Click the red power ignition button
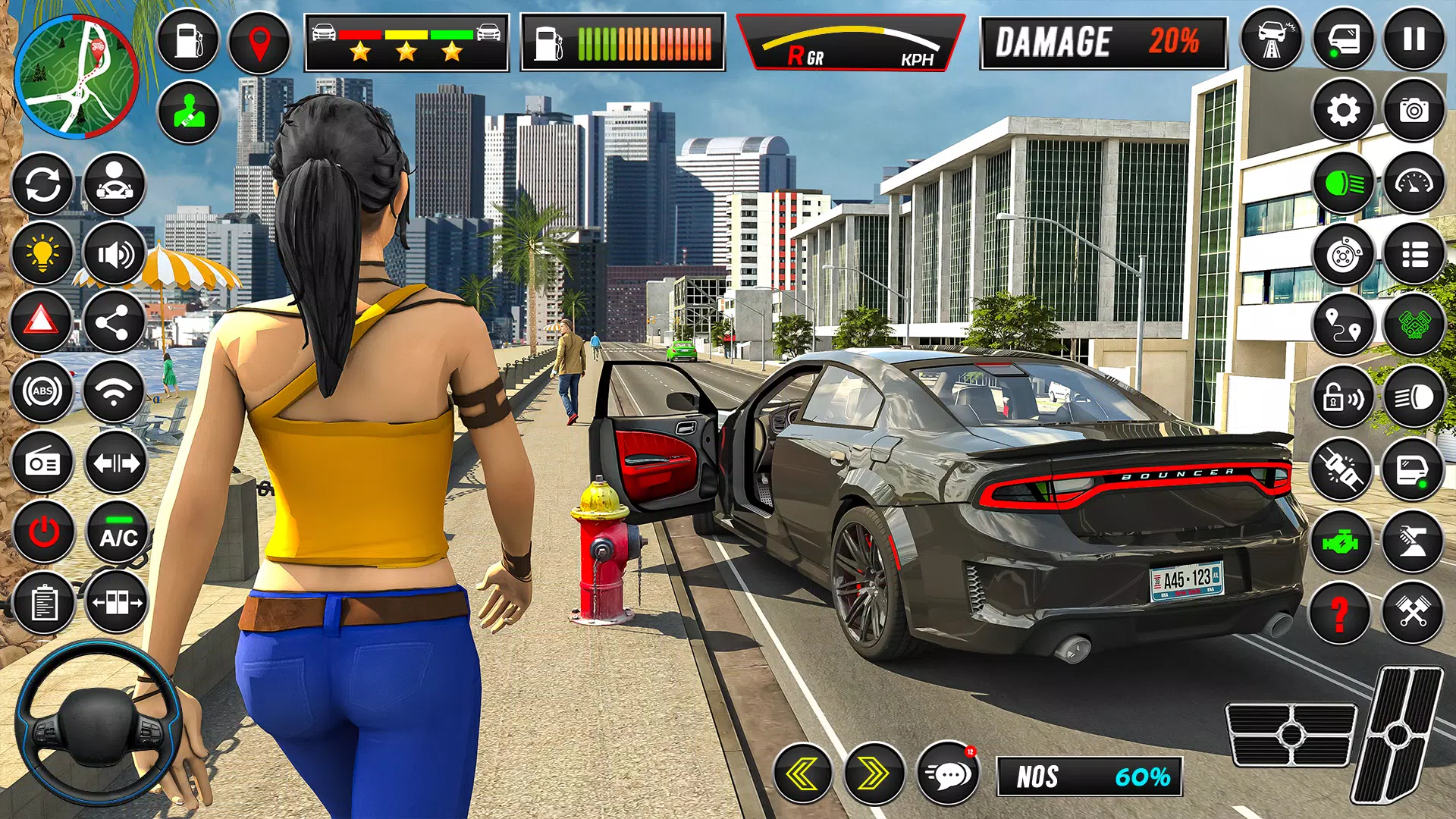The image size is (1456, 819). [x=44, y=532]
